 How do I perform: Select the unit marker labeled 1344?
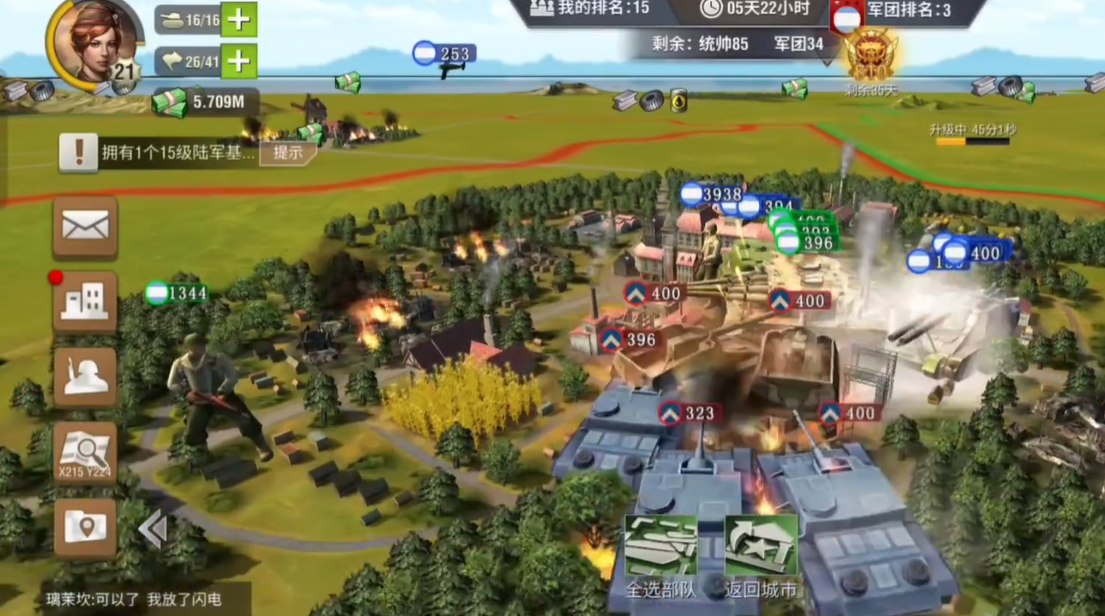click(x=177, y=293)
